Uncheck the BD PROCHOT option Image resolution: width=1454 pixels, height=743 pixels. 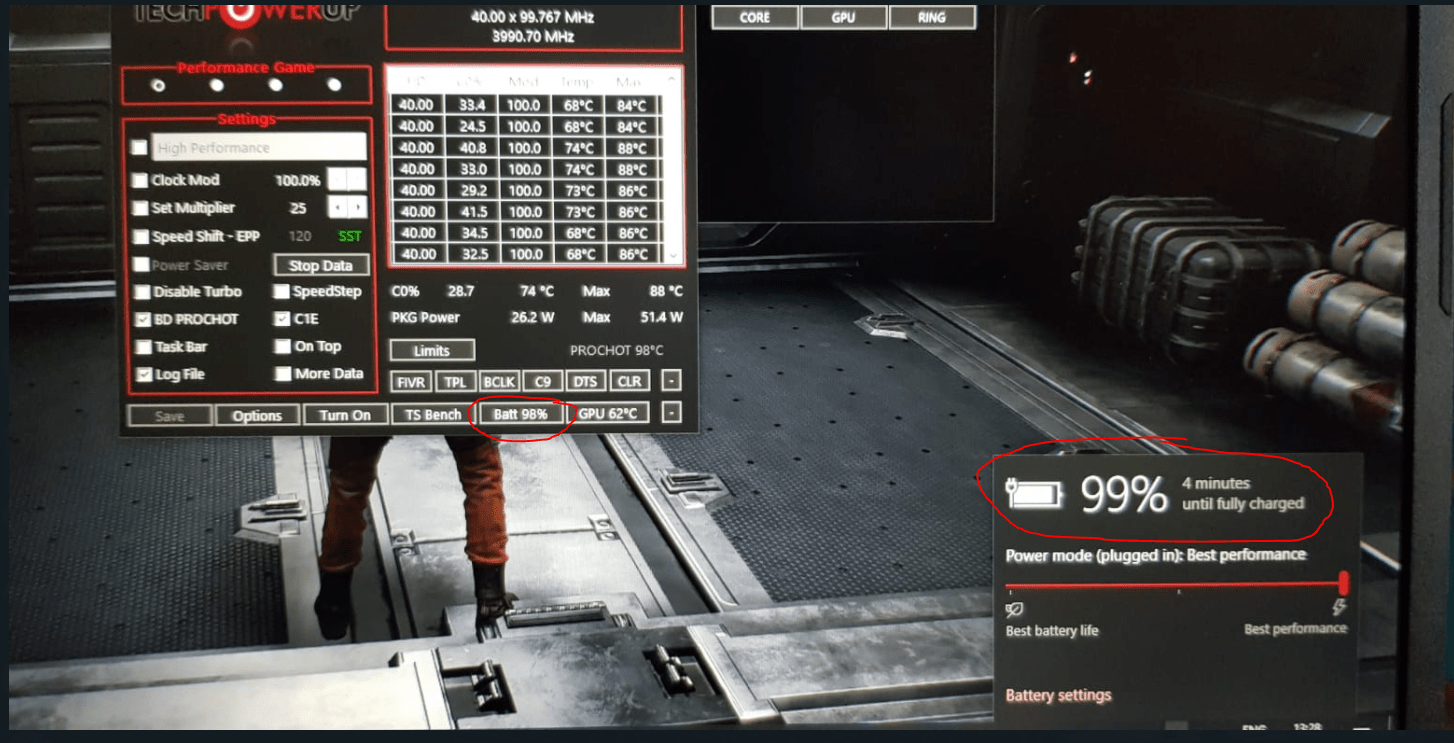[142, 319]
